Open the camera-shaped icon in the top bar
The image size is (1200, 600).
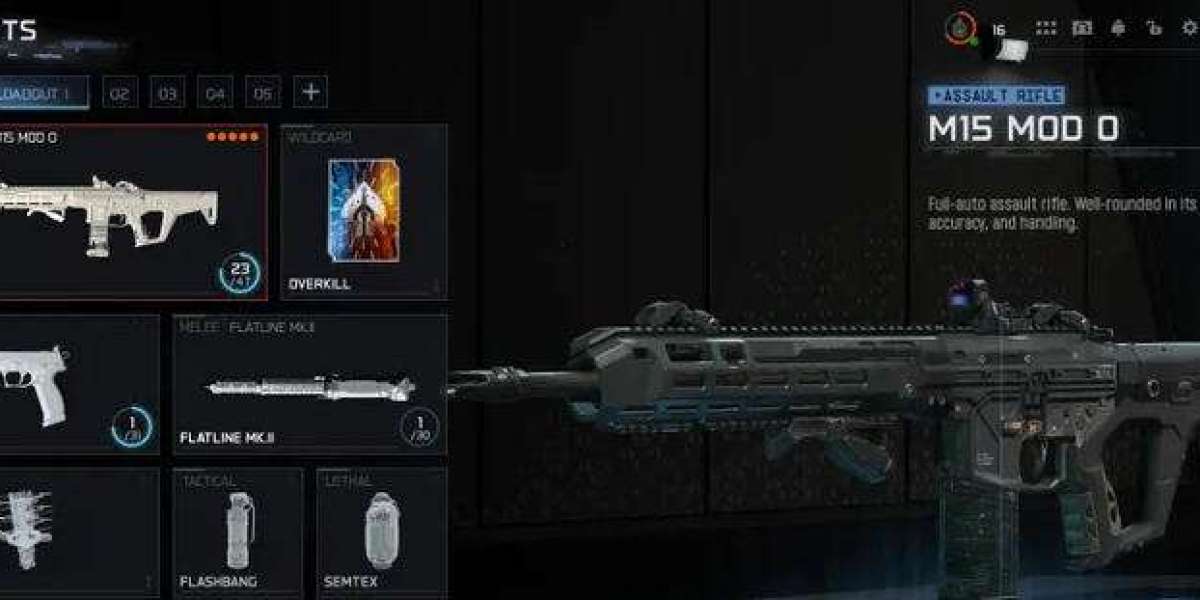pyautogui.click(x=1082, y=28)
